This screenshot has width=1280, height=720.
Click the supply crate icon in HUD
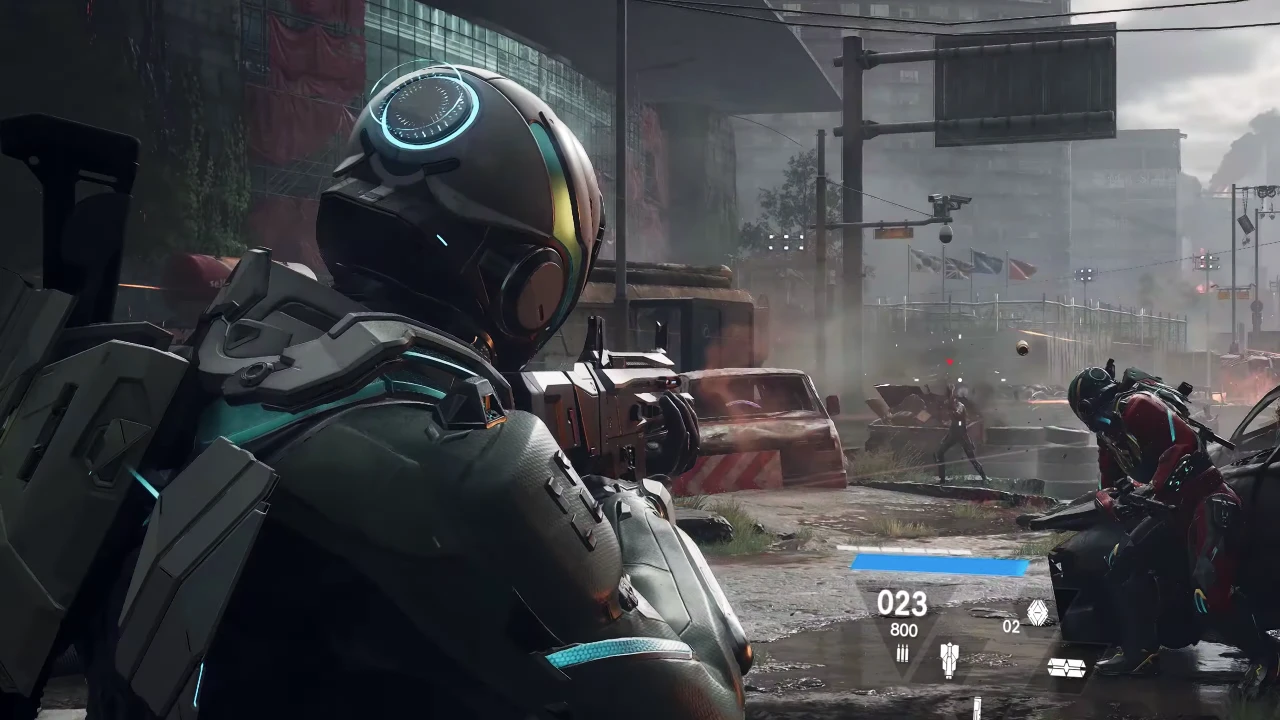[1066, 666]
